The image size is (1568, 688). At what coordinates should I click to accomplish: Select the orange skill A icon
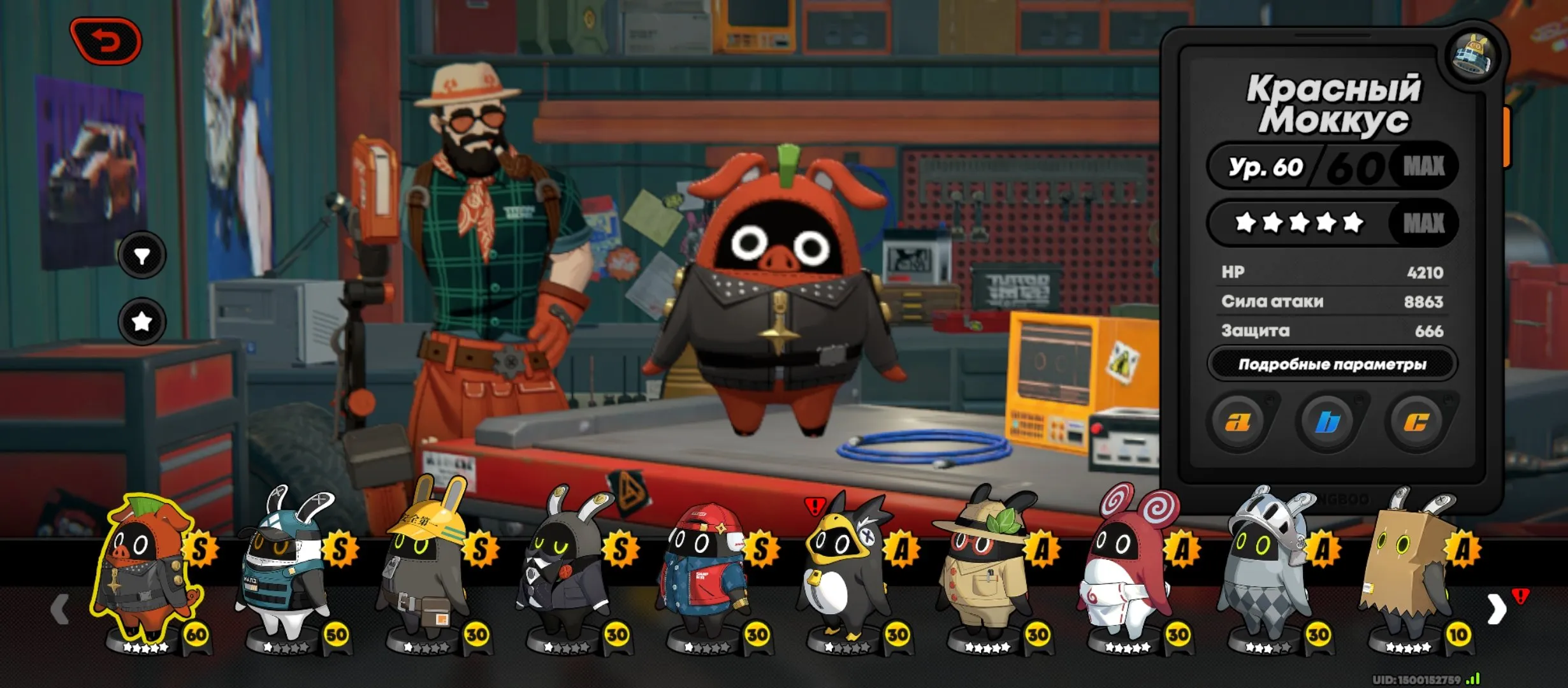[x=1238, y=422]
